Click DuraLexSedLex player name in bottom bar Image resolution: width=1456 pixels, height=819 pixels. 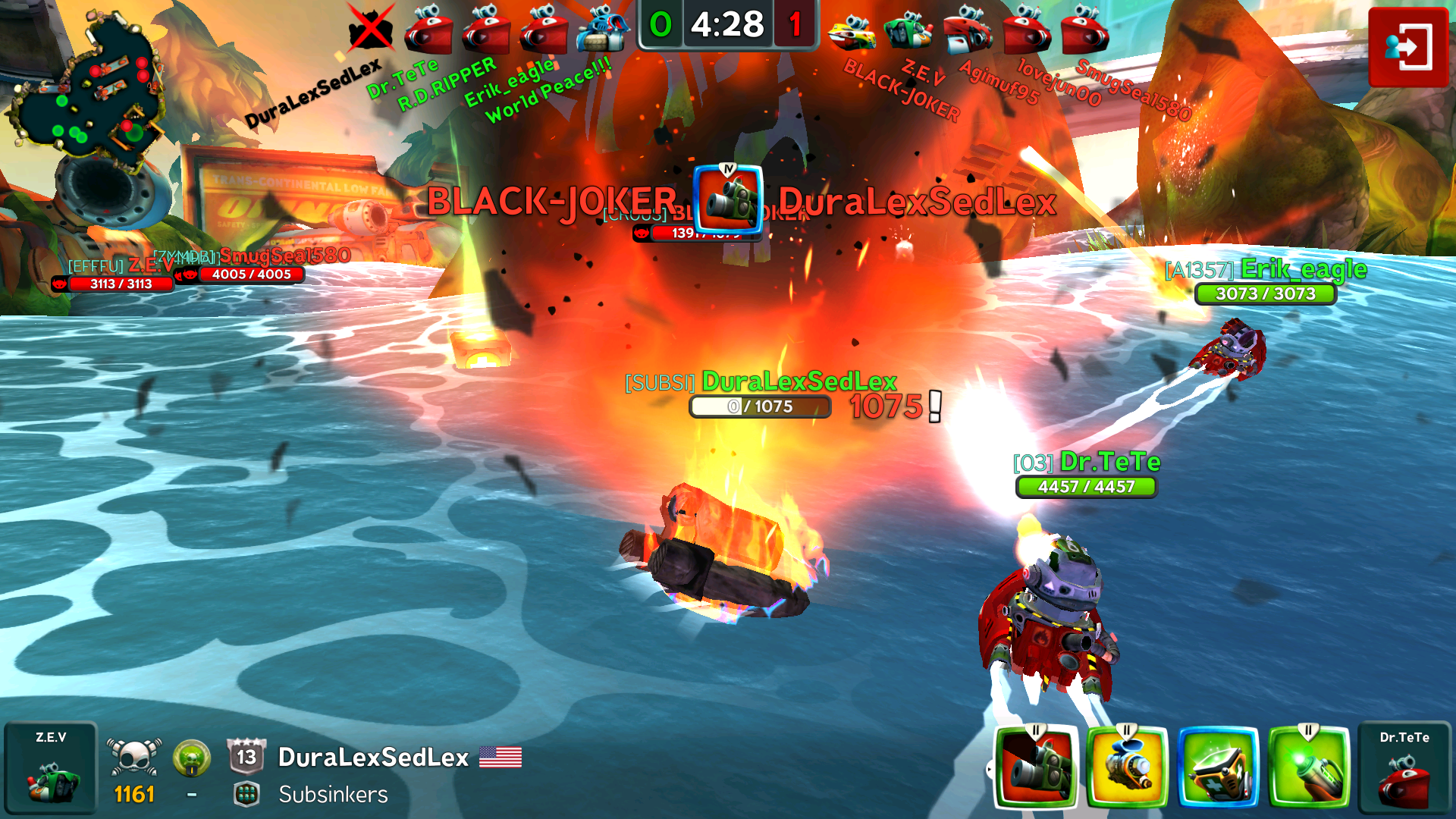(x=373, y=757)
